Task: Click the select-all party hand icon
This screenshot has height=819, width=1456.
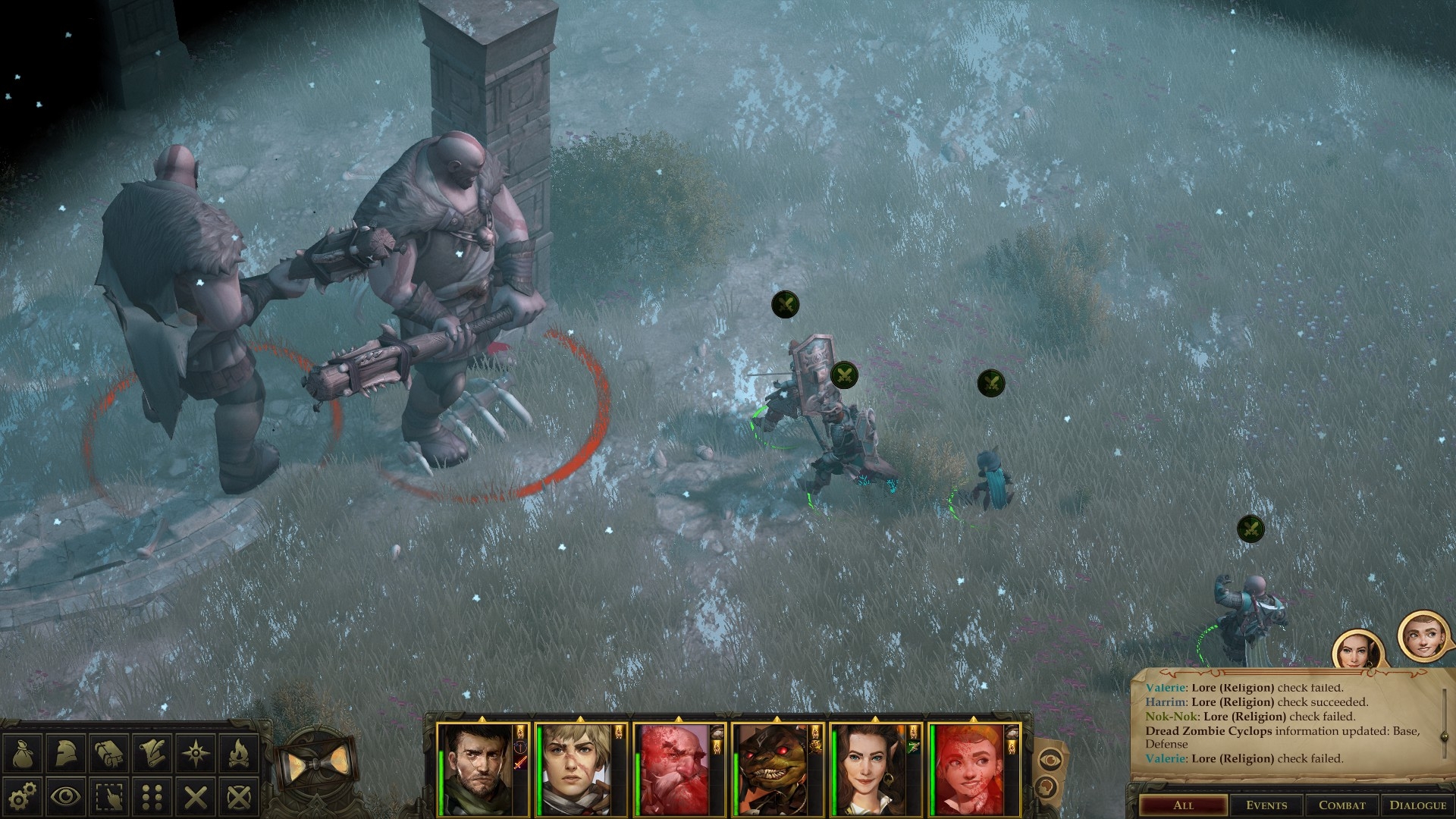Action: tap(109, 796)
